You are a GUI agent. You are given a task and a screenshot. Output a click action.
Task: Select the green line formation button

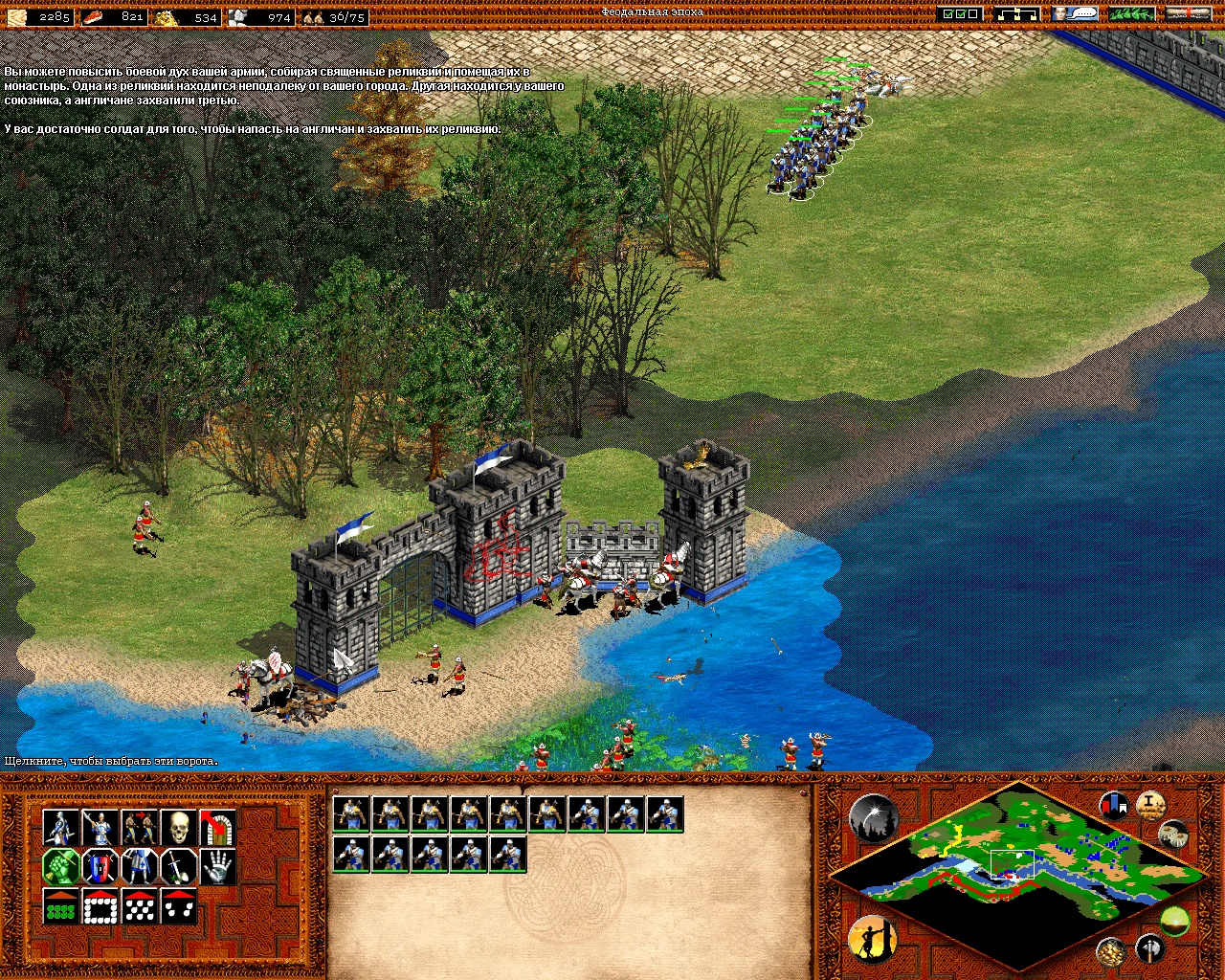(x=60, y=906)
